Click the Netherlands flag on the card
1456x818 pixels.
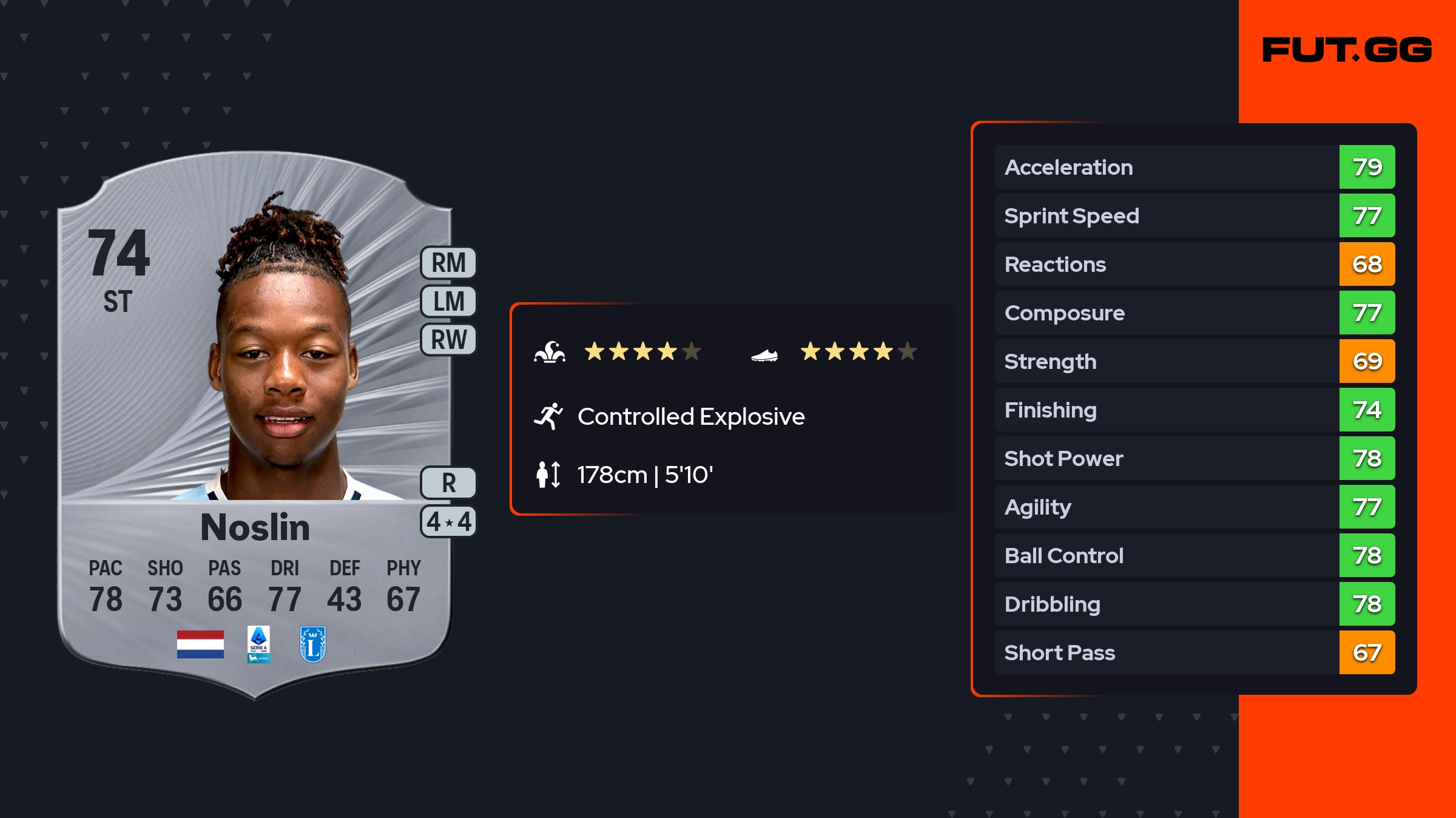[x=200, y=644]
